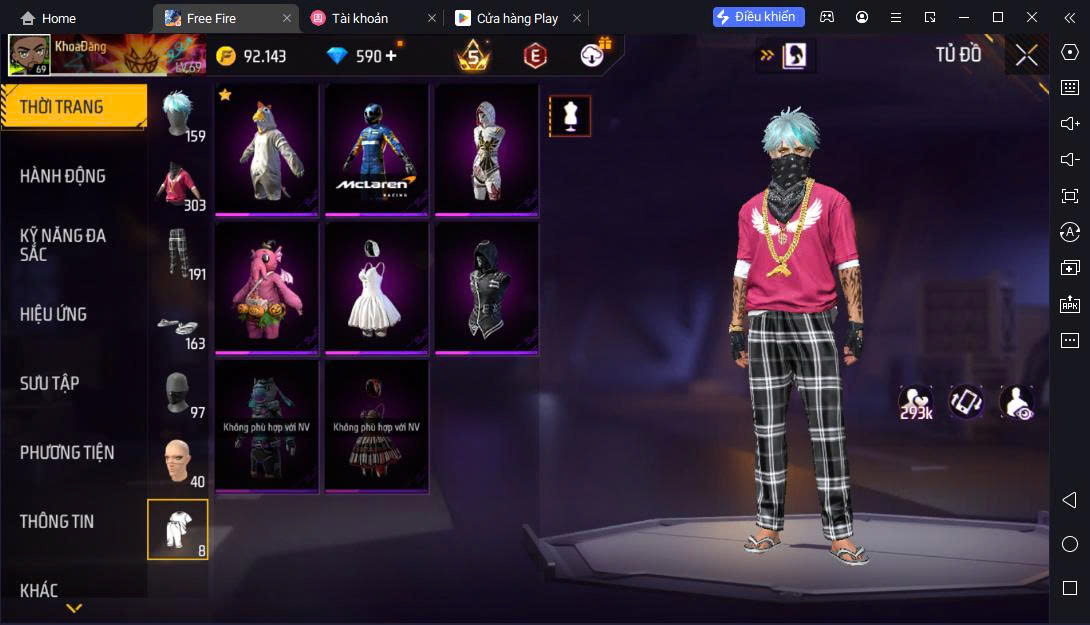Open the hair items category
Viewport: 1090px width, 625px height.
[178, 115]
